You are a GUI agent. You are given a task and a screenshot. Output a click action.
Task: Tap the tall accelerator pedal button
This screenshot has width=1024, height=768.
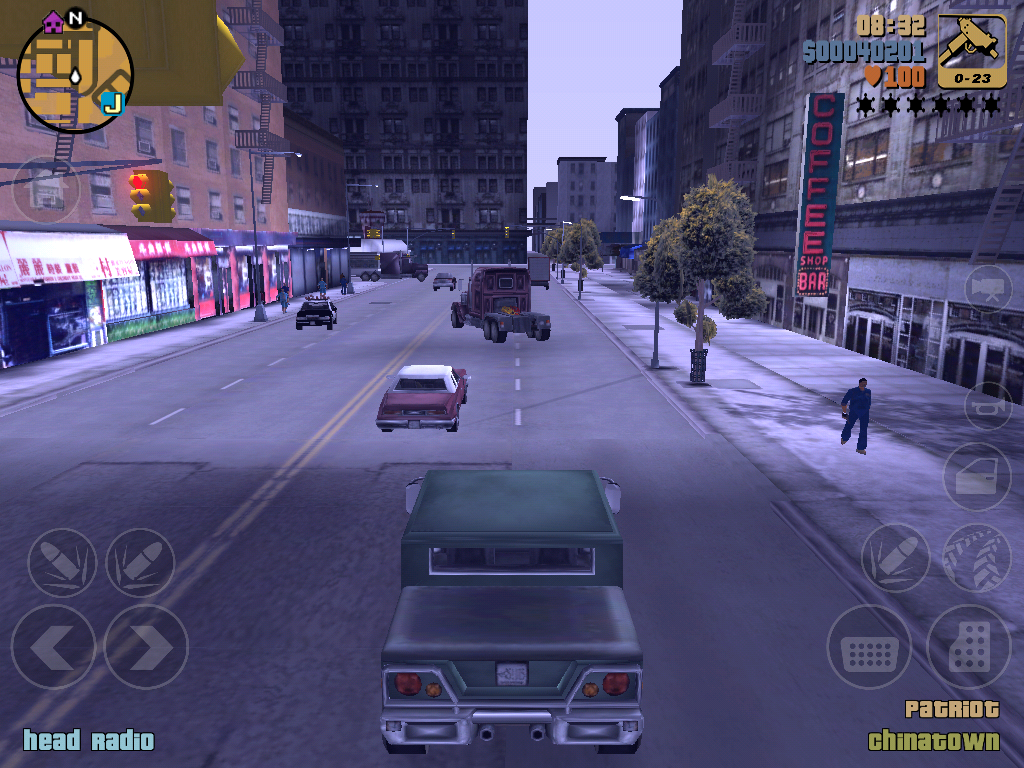click(x=969, y=647)
